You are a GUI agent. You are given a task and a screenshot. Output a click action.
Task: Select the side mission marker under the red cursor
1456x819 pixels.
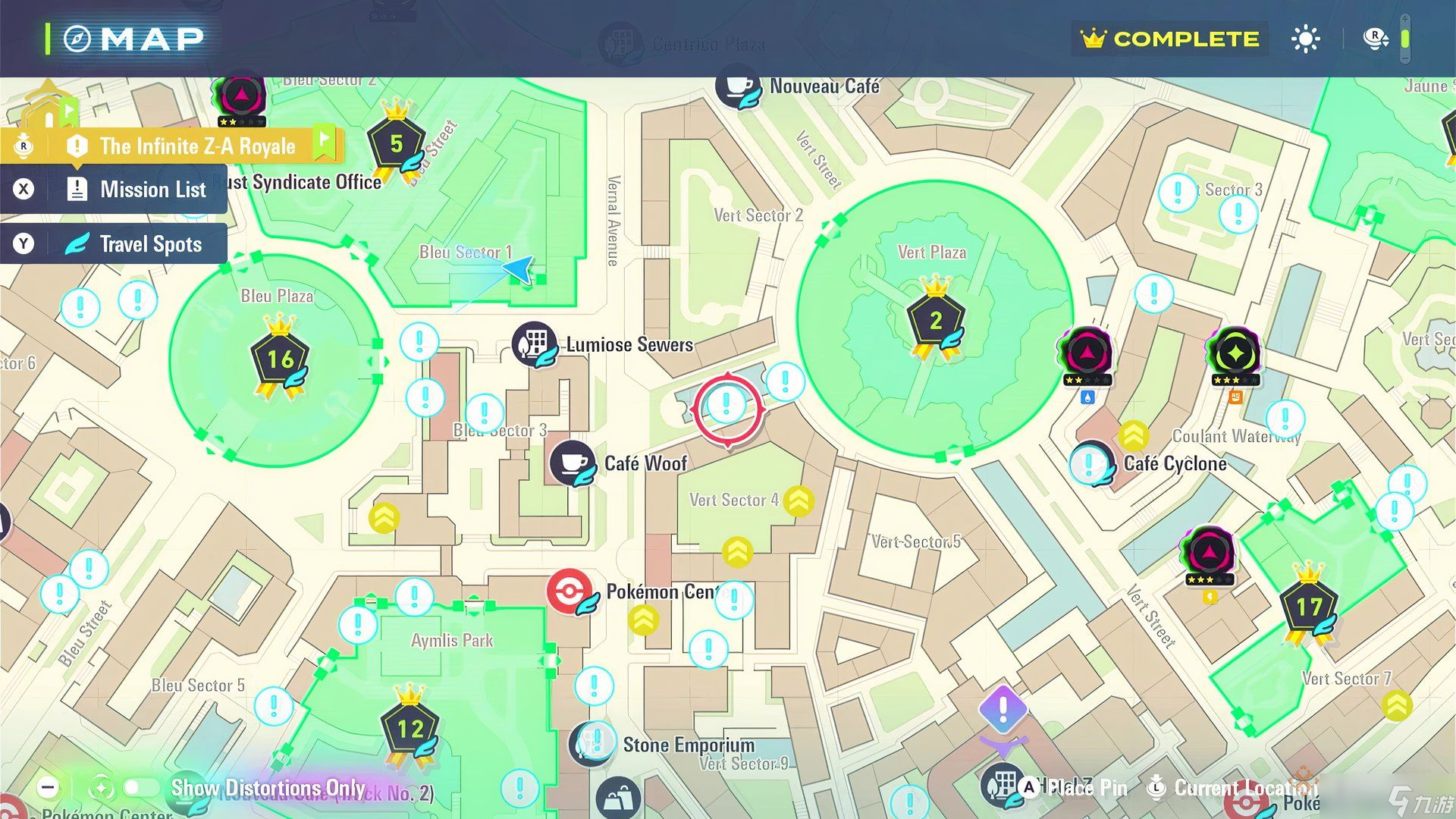click(x=726, y=405)
